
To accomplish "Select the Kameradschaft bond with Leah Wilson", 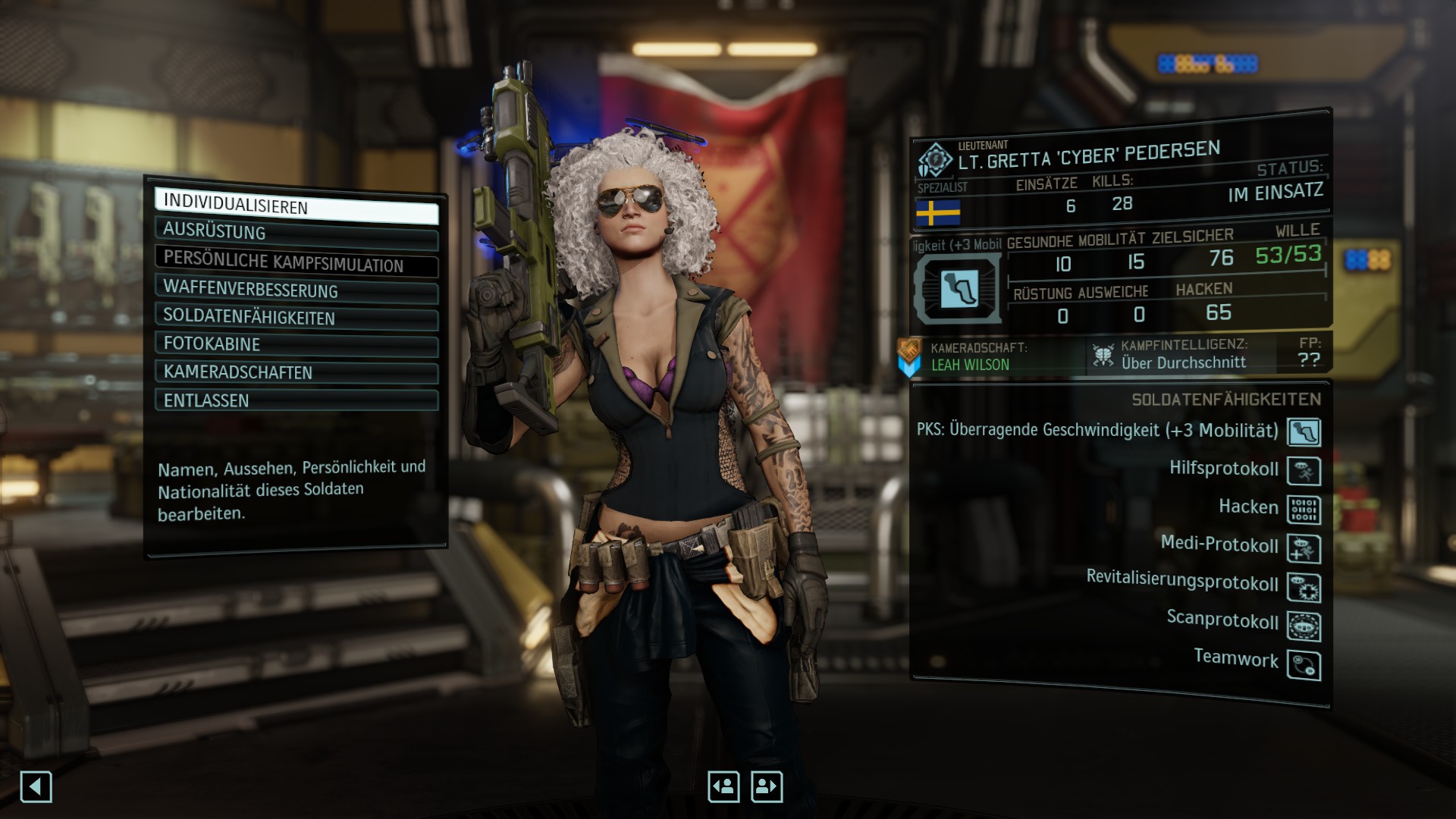I will 971,364.
